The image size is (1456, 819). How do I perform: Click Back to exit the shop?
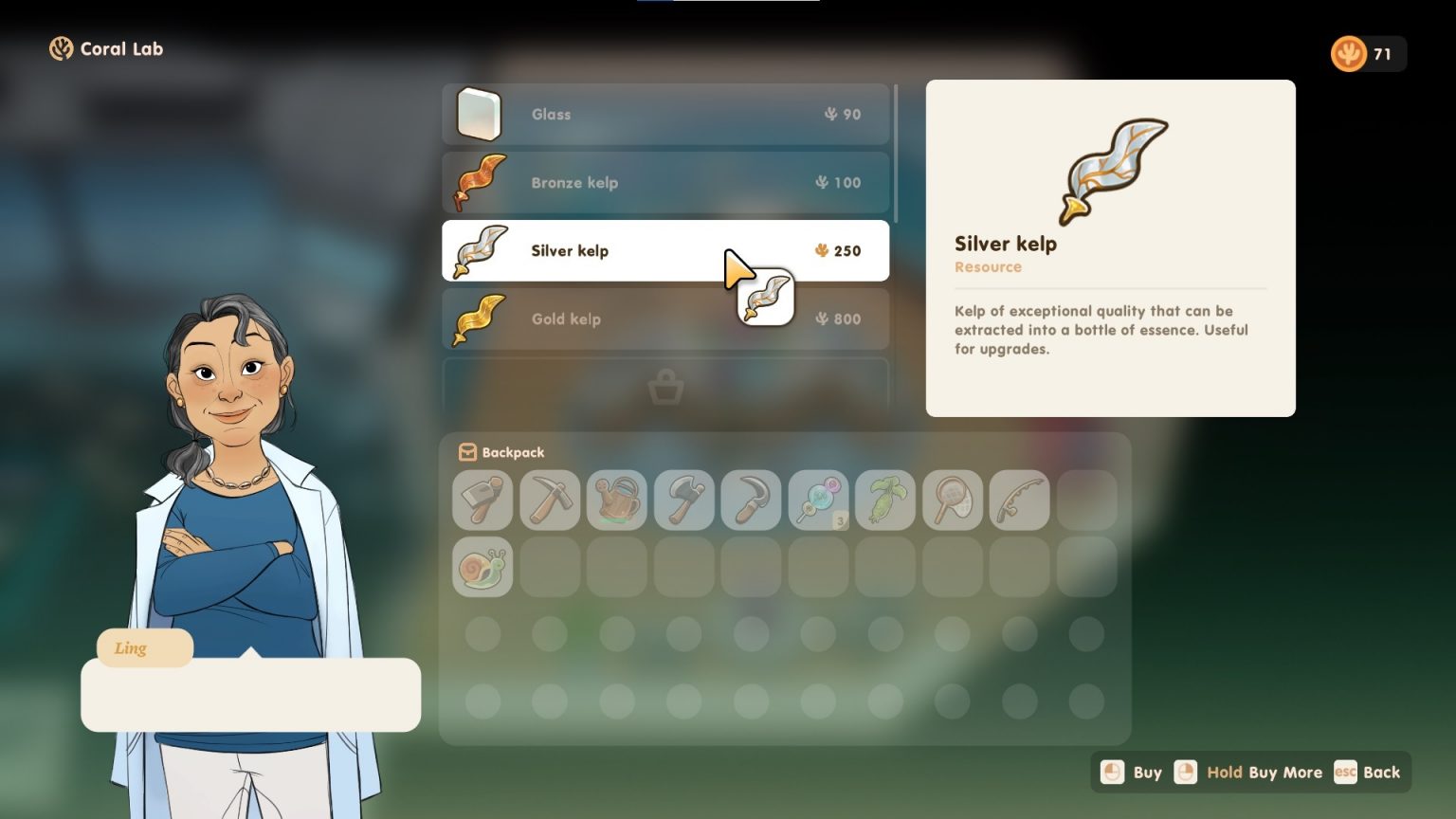1368,772
